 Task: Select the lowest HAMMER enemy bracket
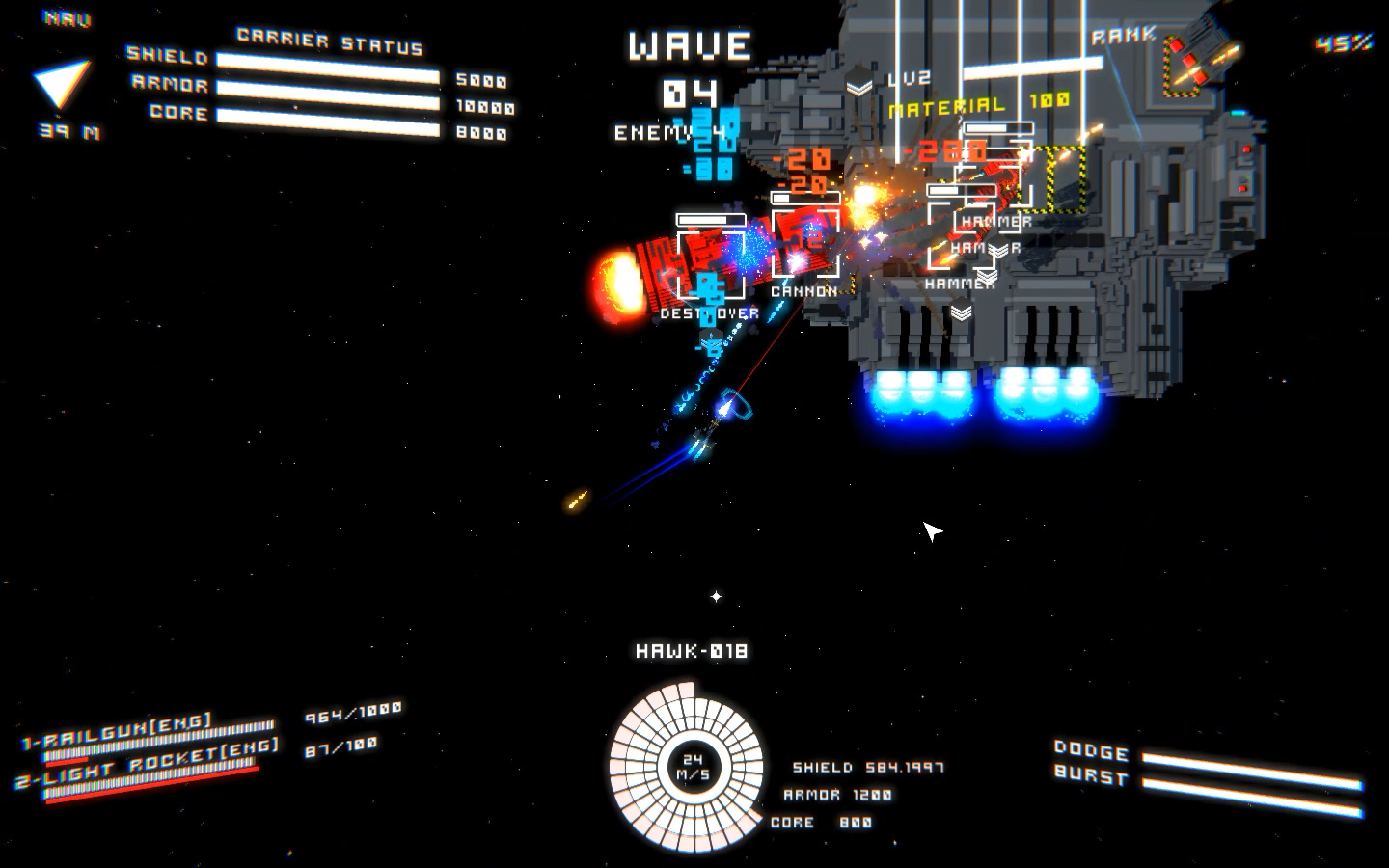coord(958,285)
